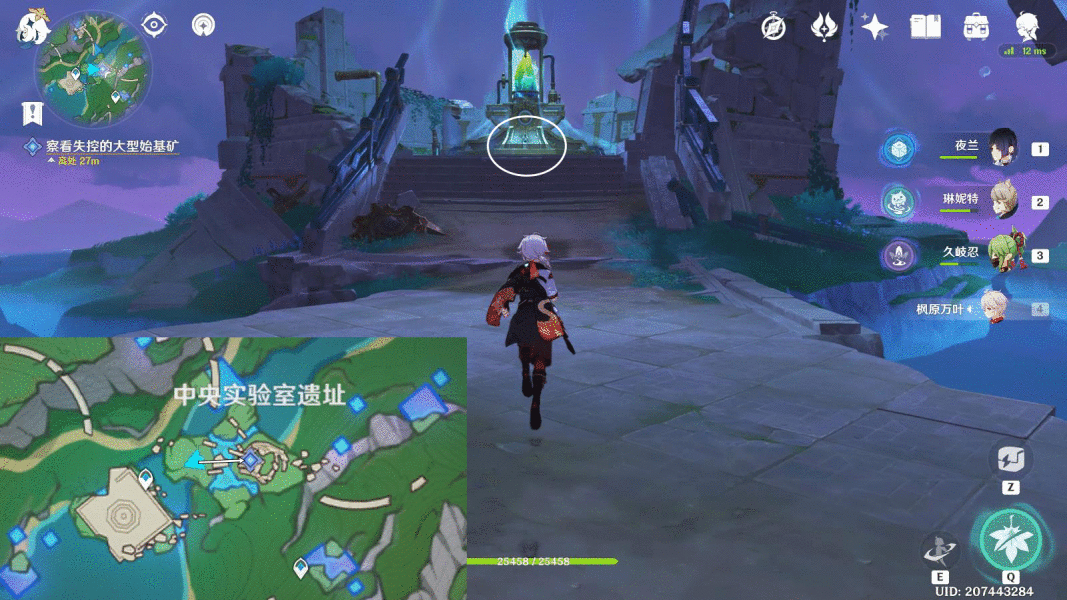
Task: Select active character 枫原万叶
Action: click(990, 309)
